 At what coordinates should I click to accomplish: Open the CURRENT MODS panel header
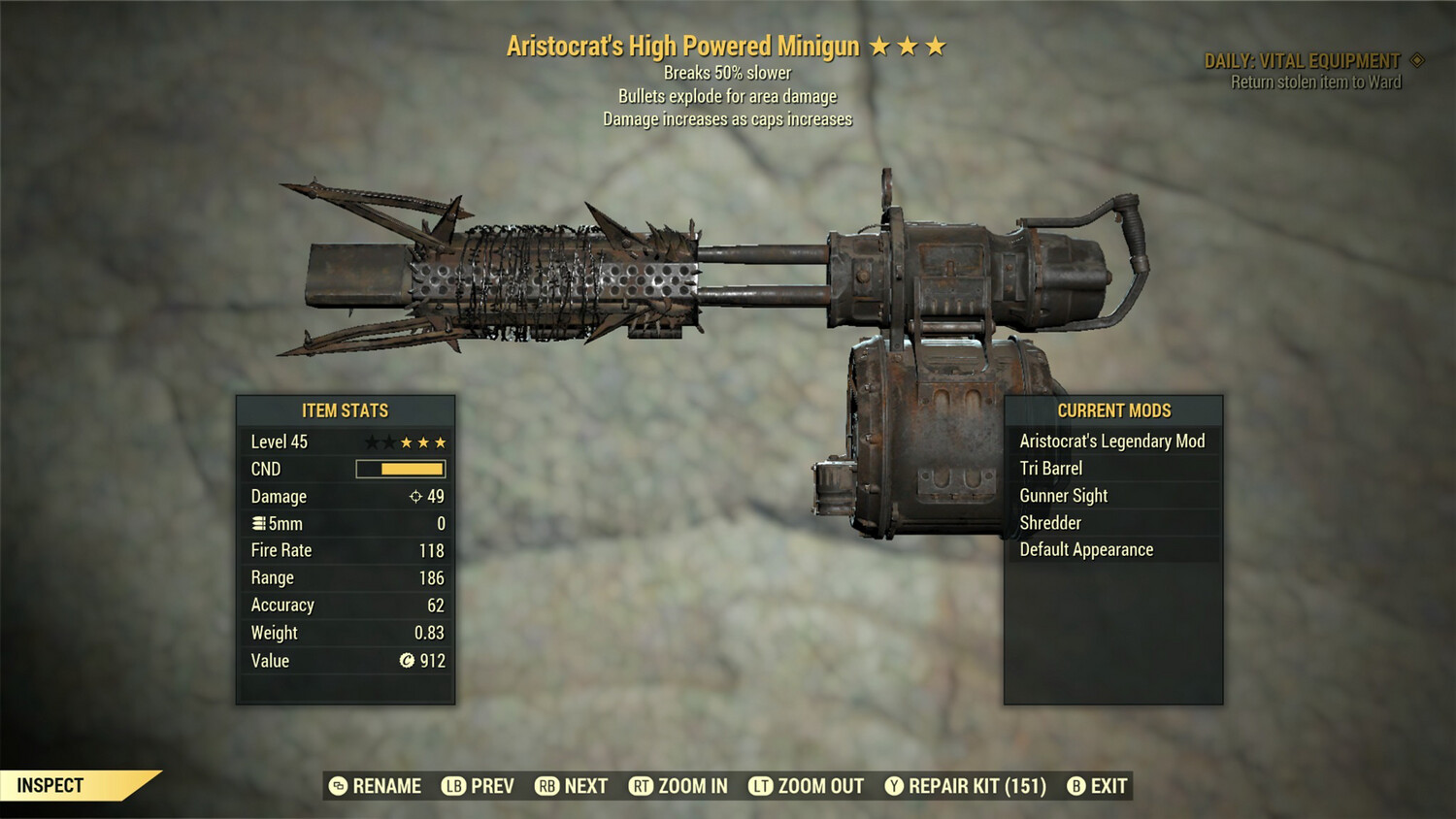pyautogui.click(x=1113, y=410)
